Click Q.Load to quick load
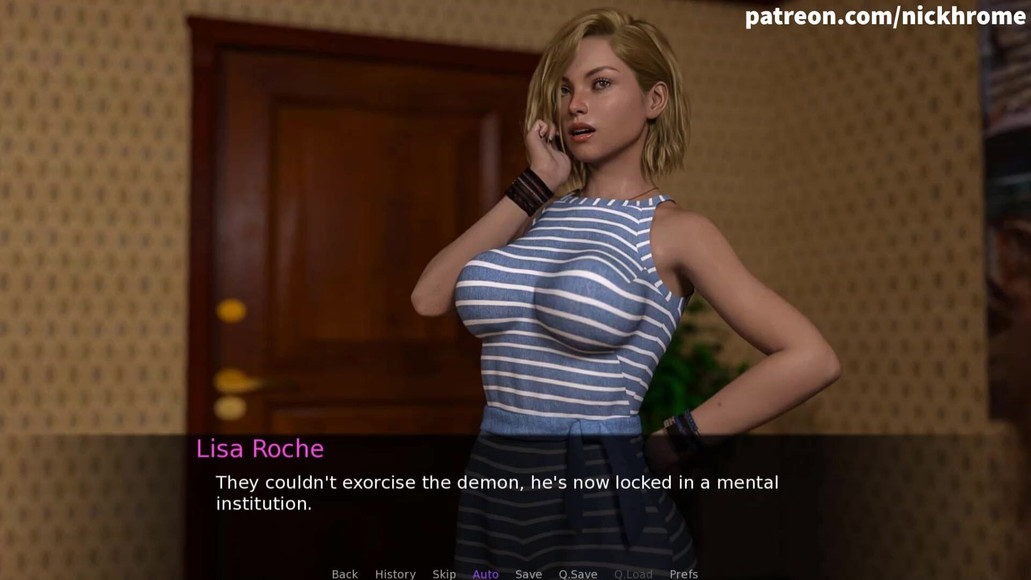This screenshot has width=1031, height=580. (633, 574)
